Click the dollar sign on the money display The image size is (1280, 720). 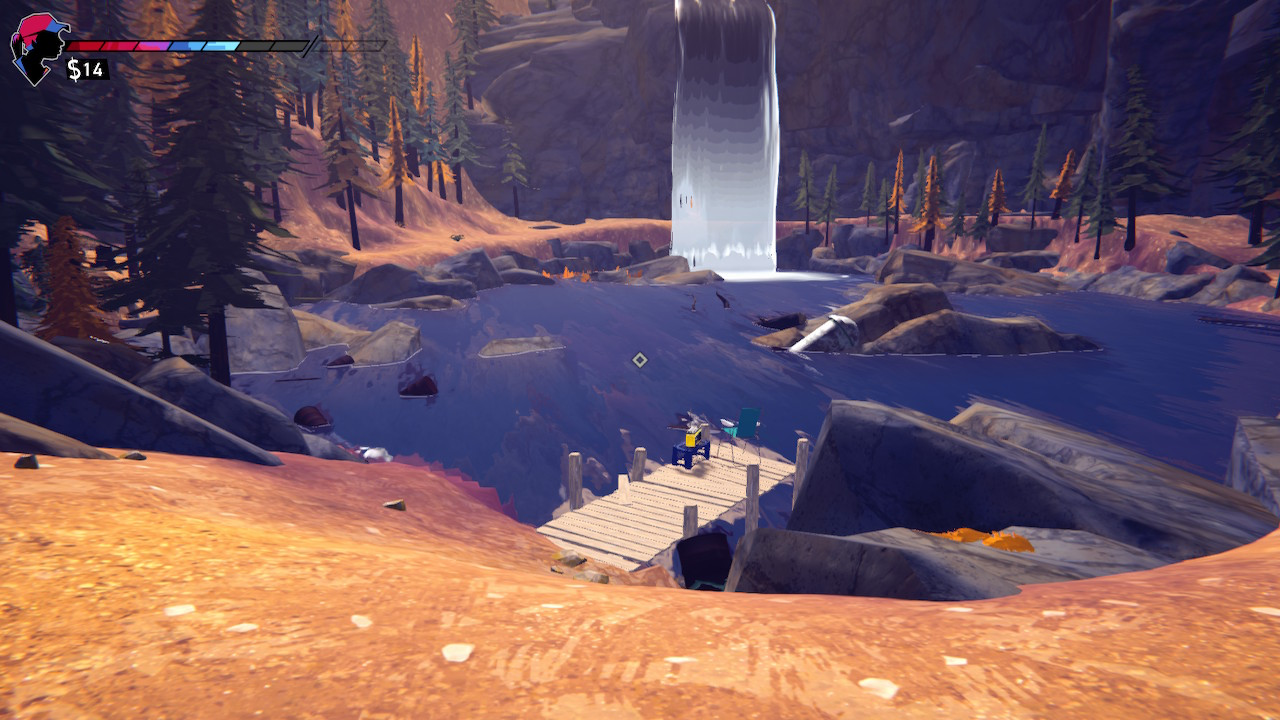[73, 67]
